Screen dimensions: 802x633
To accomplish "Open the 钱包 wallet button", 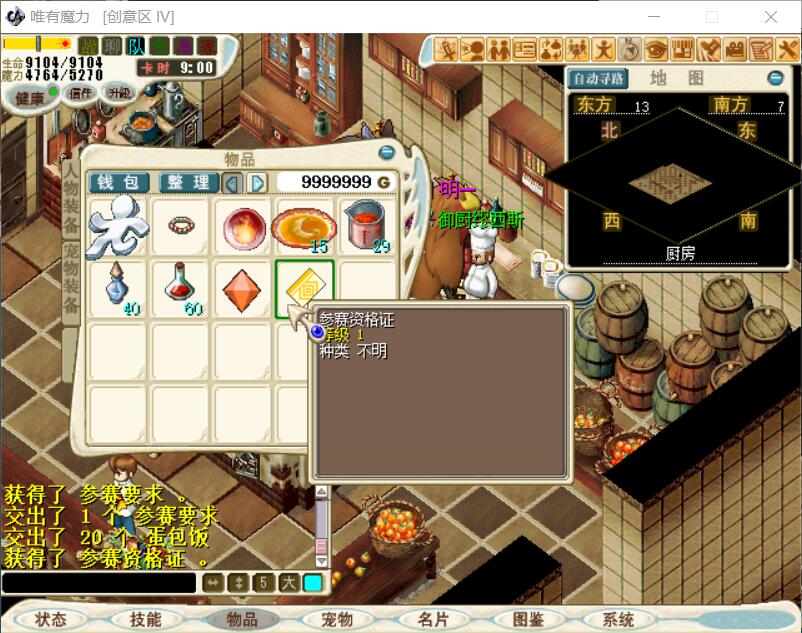I will tap(119, 182).
